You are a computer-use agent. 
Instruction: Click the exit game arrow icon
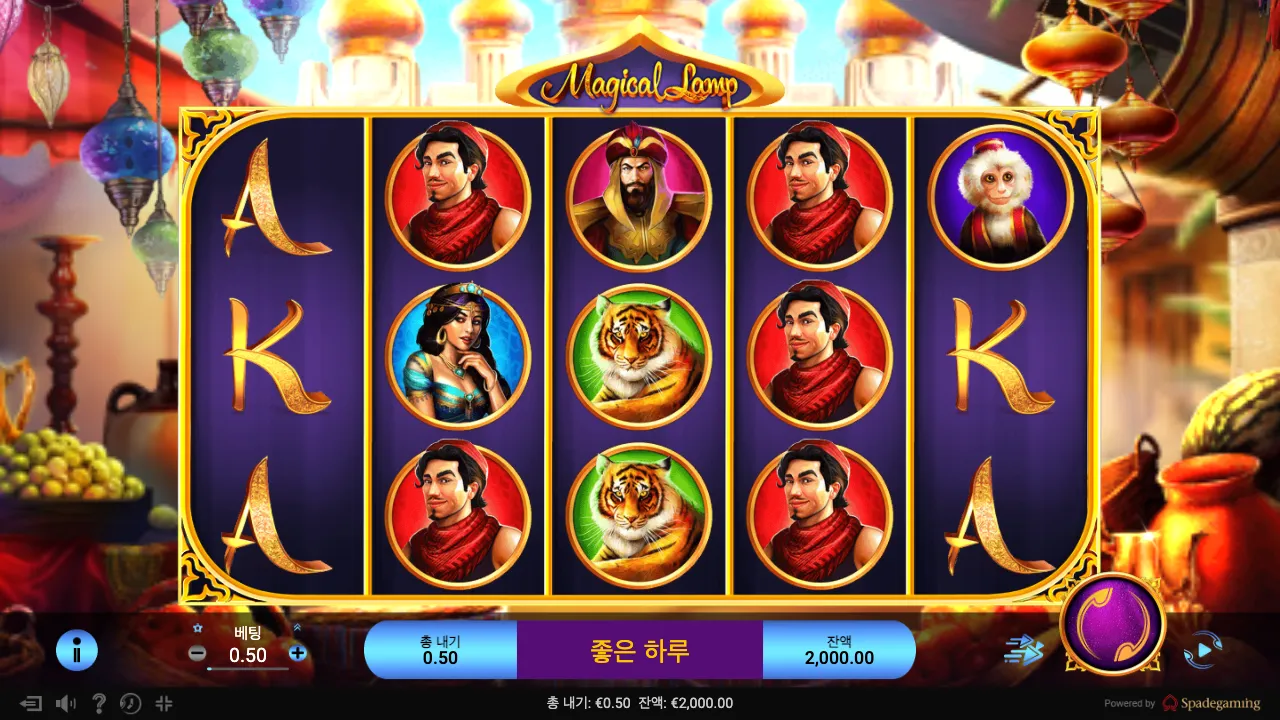click(x=31, y=703)
